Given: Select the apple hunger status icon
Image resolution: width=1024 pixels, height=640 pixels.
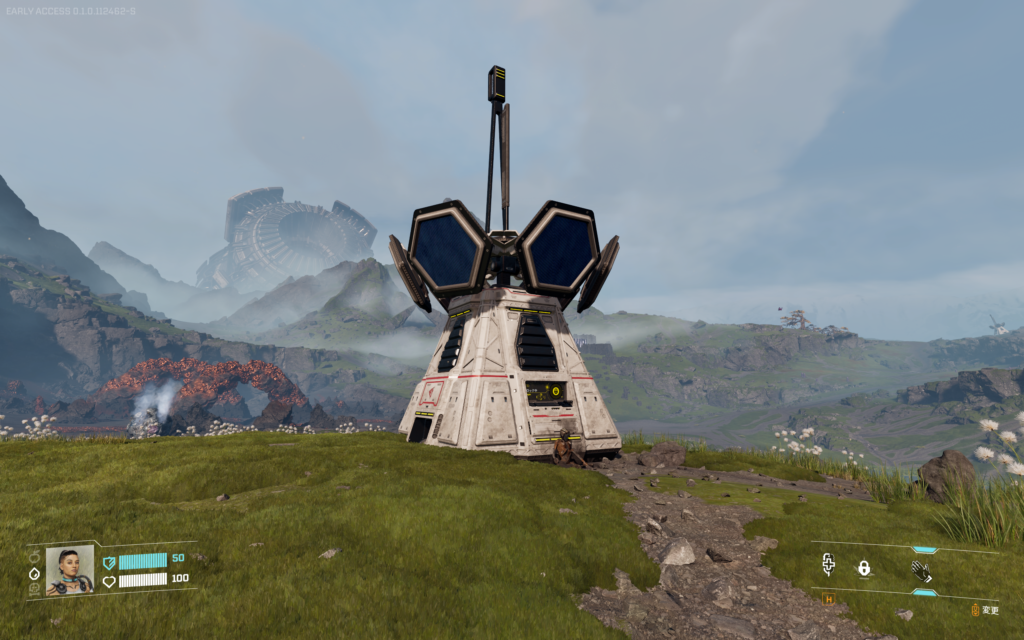Looking at the screenshot, I should 34,557.
